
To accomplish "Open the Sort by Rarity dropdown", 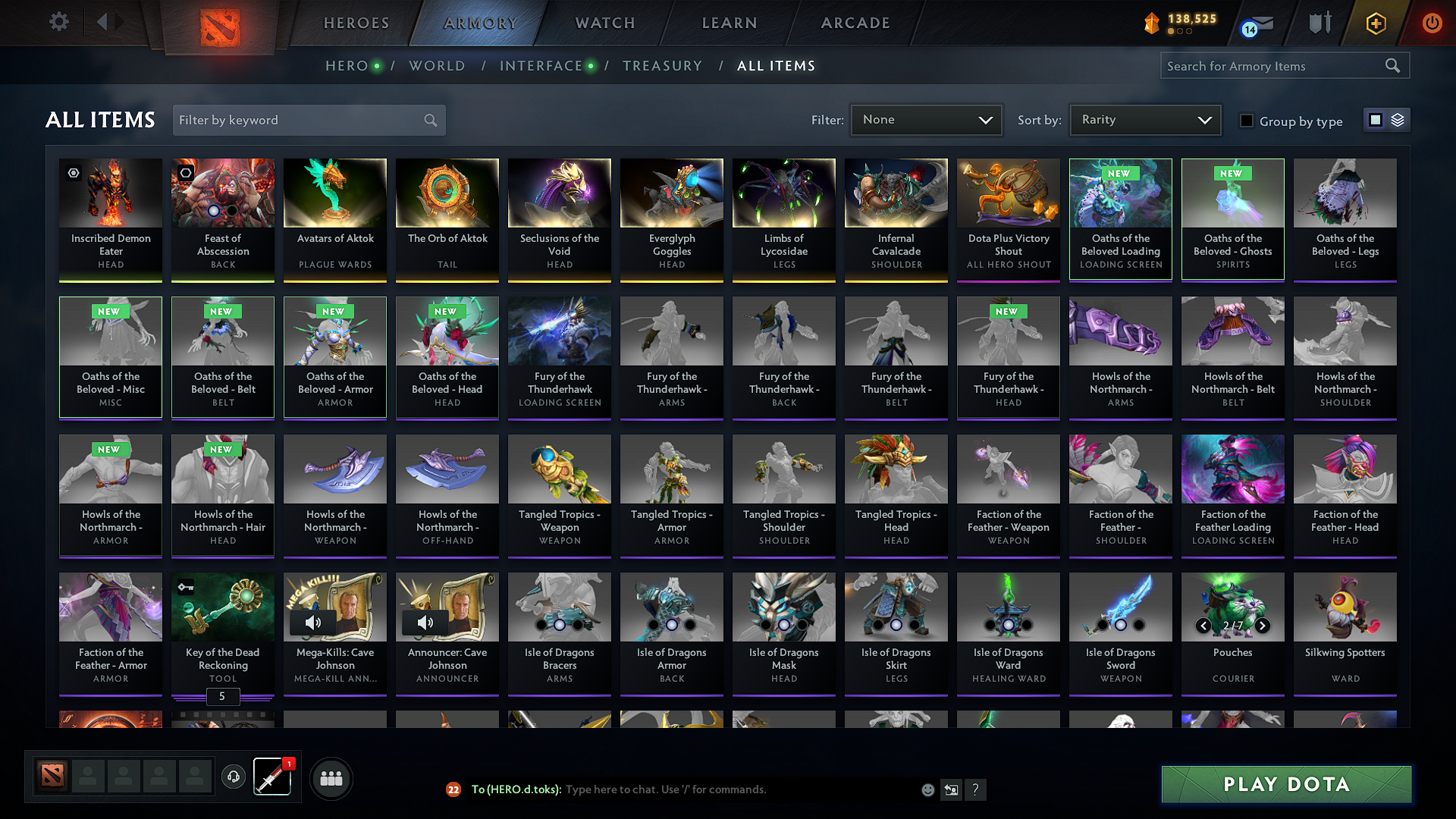I will [1145, 119].
